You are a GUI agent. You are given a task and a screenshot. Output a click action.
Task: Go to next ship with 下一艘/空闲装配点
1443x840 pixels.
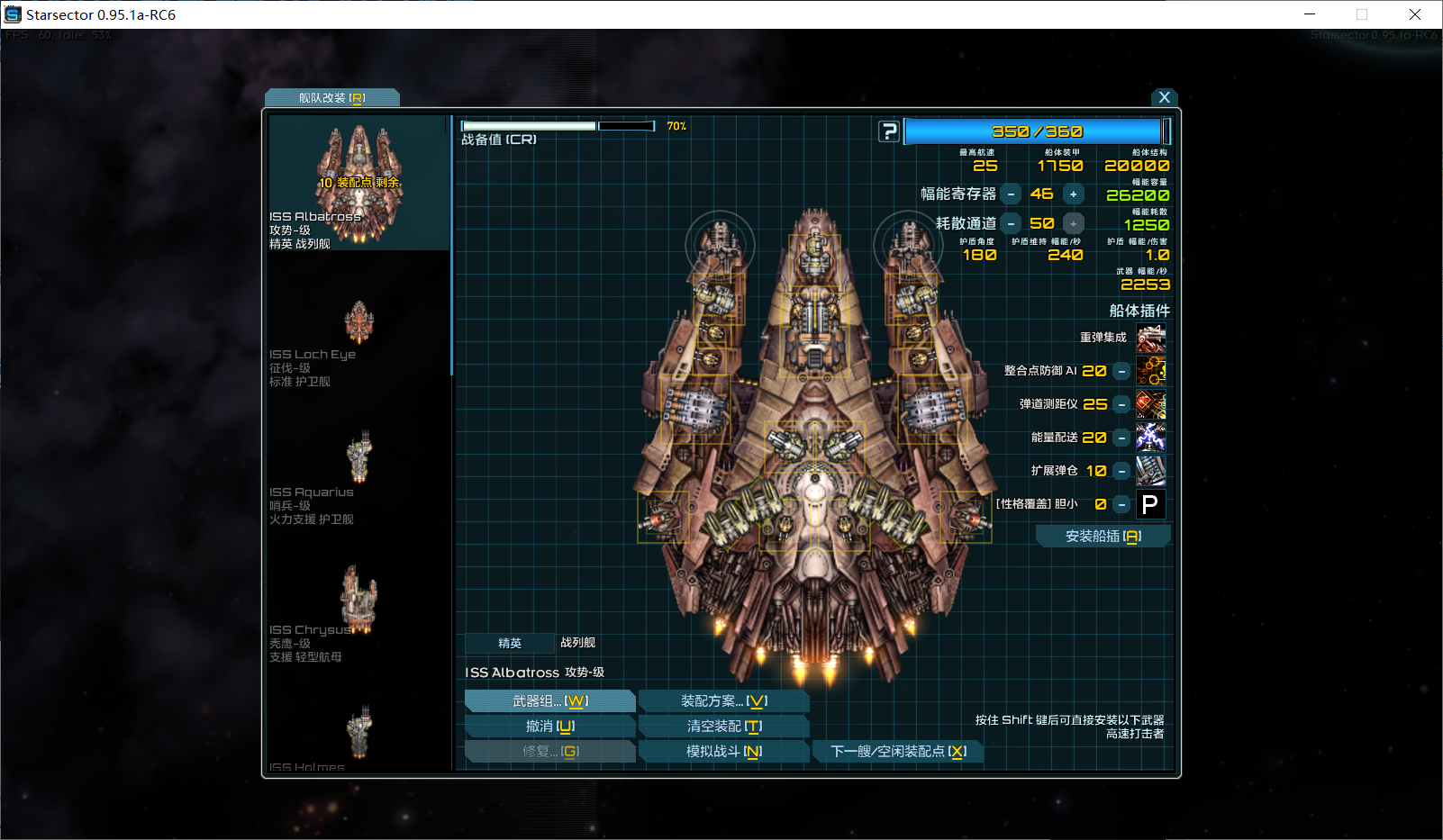[x=897, y=752]
